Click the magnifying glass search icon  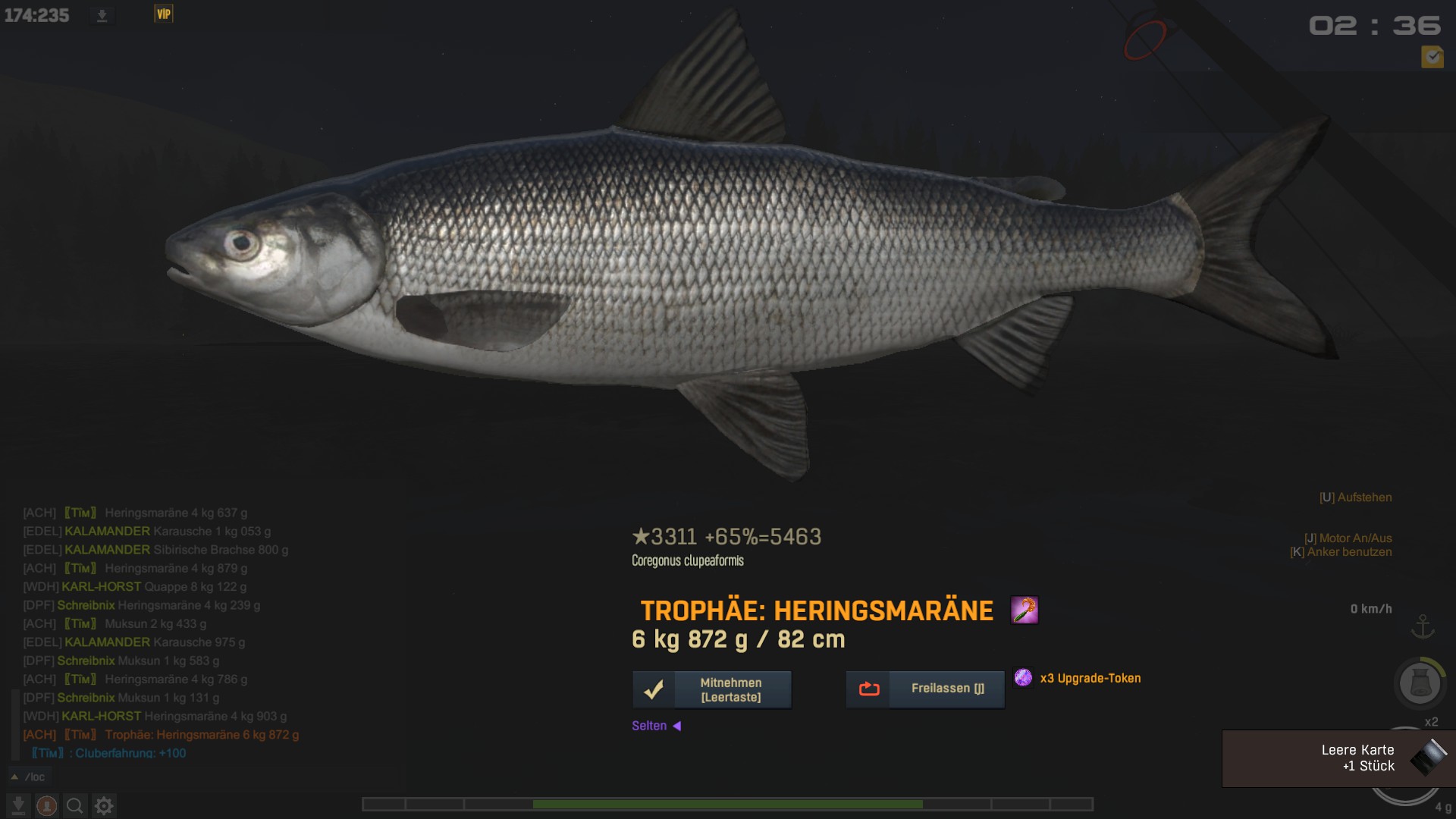(74, 805)
